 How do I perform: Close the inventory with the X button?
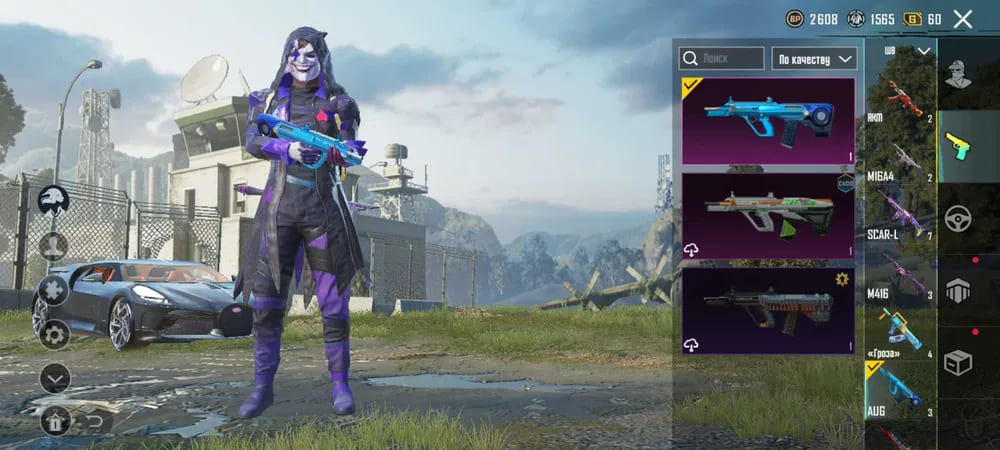(x=962, y=19)
